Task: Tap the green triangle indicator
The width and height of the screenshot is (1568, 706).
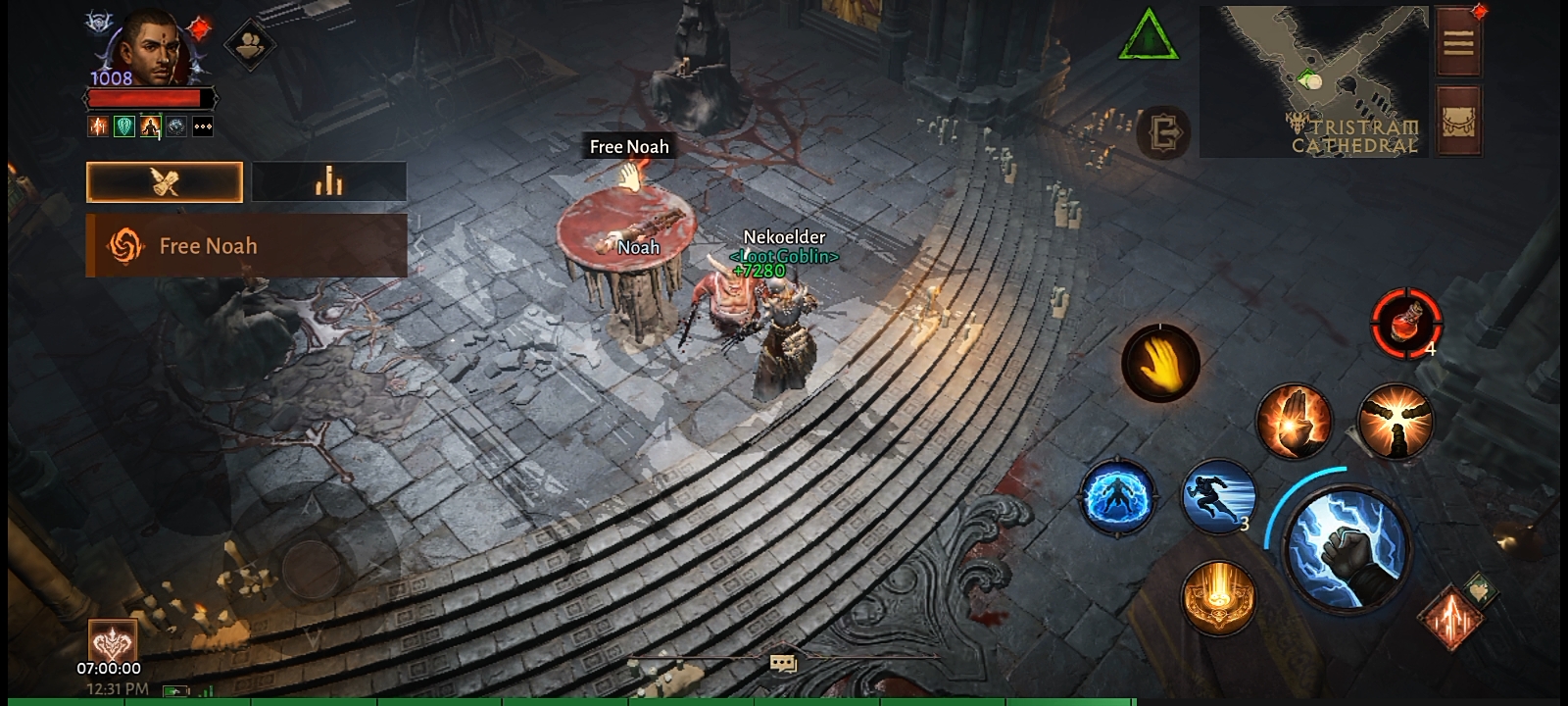Action: coord(1149,36)
